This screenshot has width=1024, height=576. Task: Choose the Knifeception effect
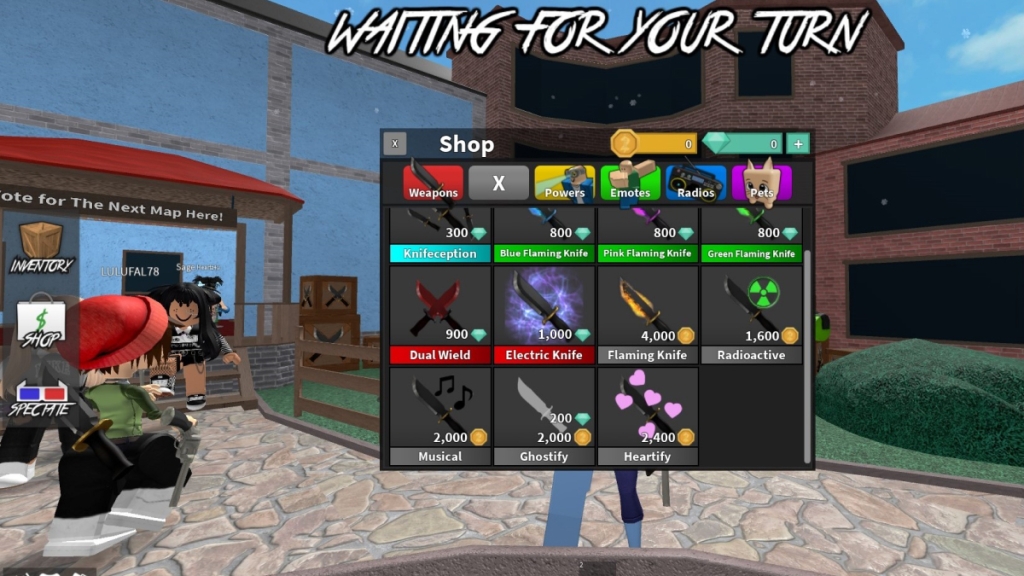click(x=440, y=237)
